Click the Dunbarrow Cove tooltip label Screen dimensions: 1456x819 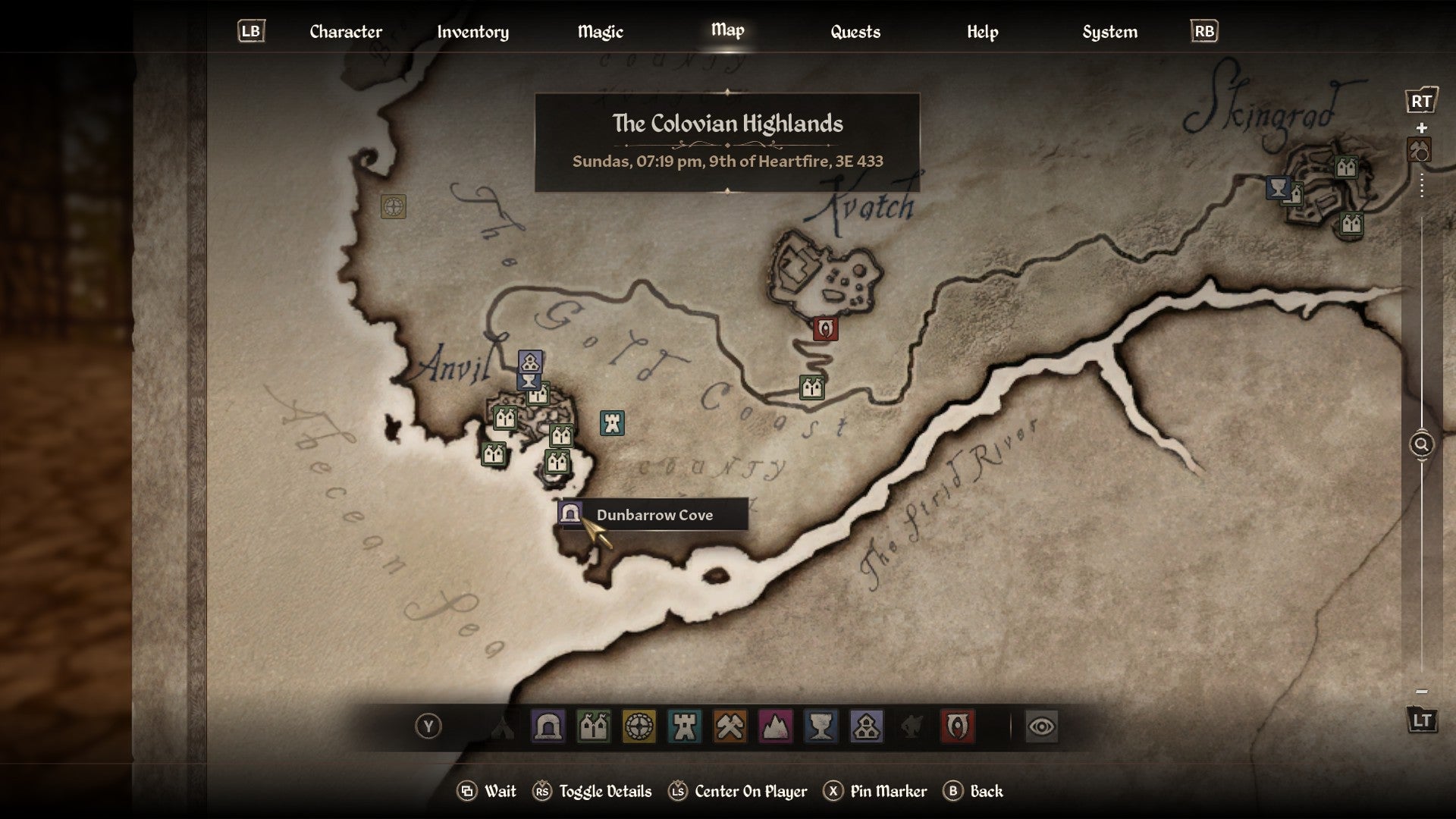coord(655,515)
